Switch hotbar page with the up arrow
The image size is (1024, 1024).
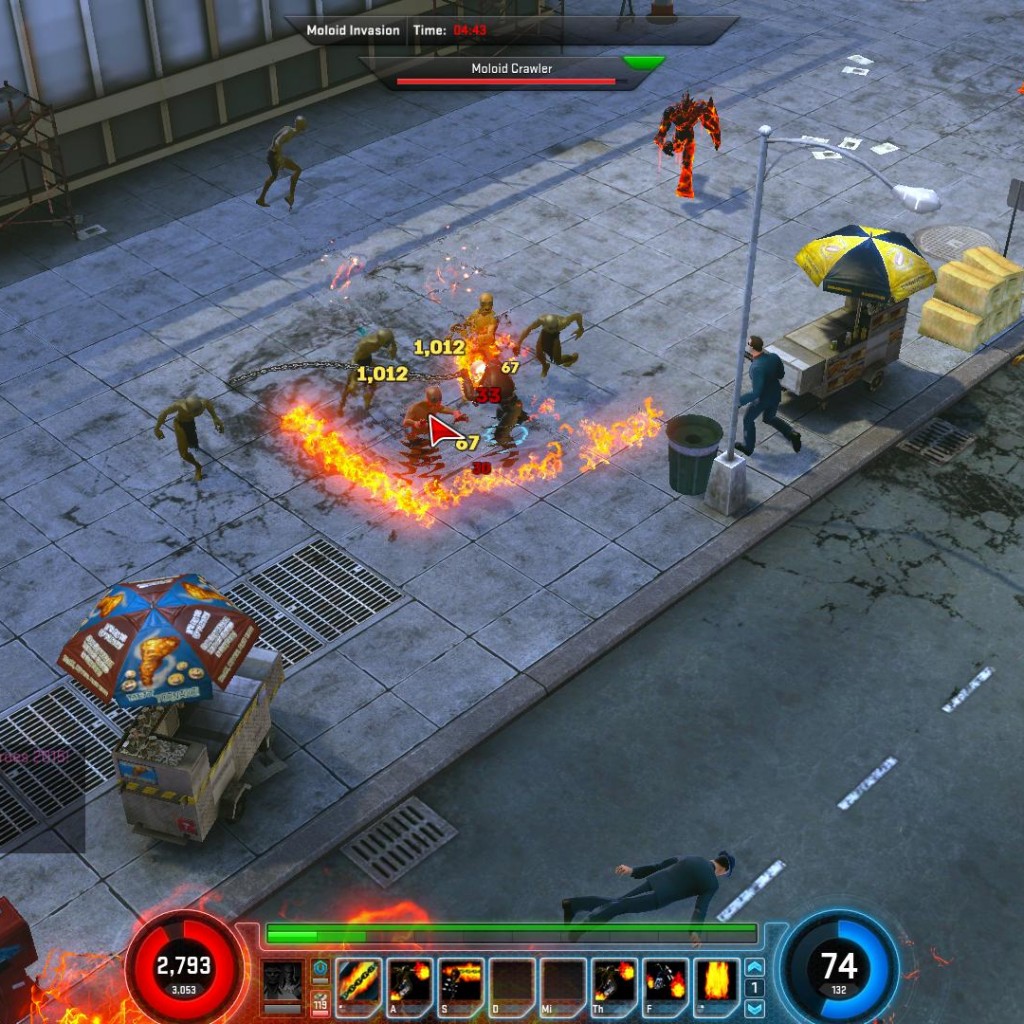[755, 967]
